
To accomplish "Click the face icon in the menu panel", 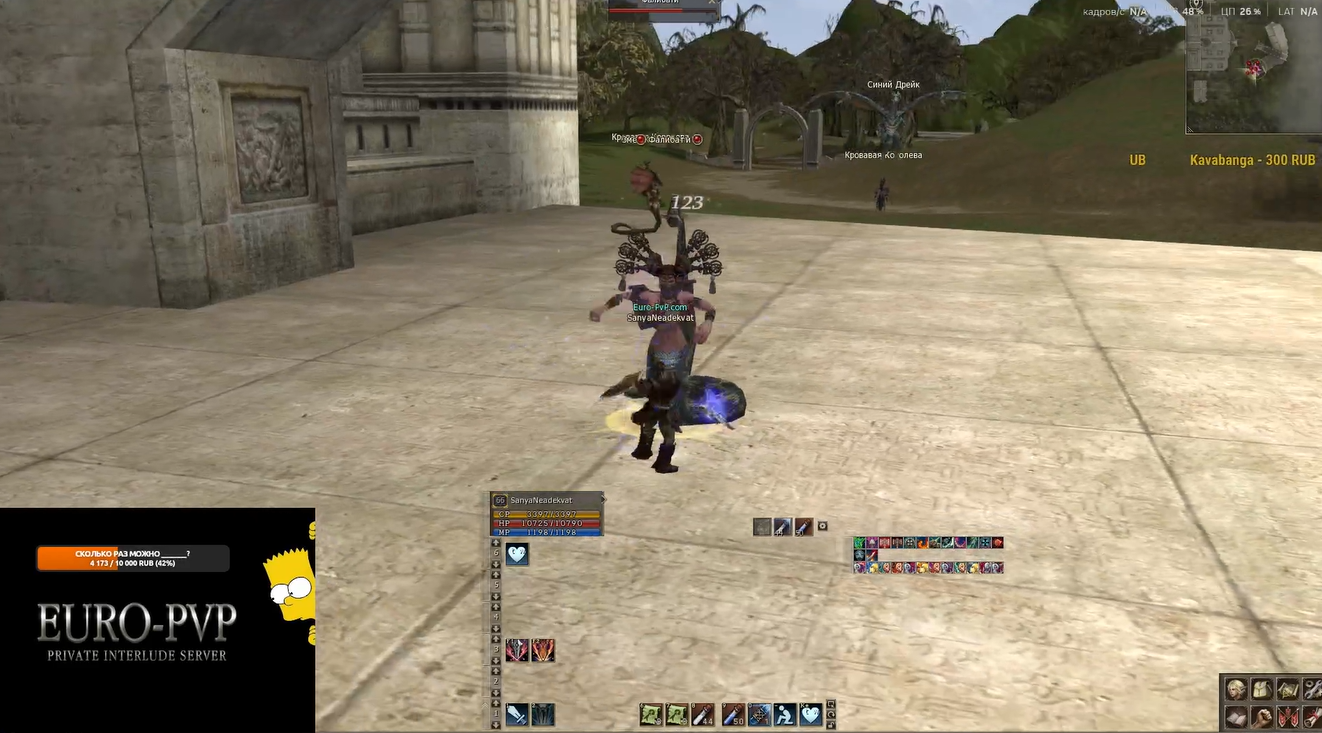I will tap(1237, 689).
